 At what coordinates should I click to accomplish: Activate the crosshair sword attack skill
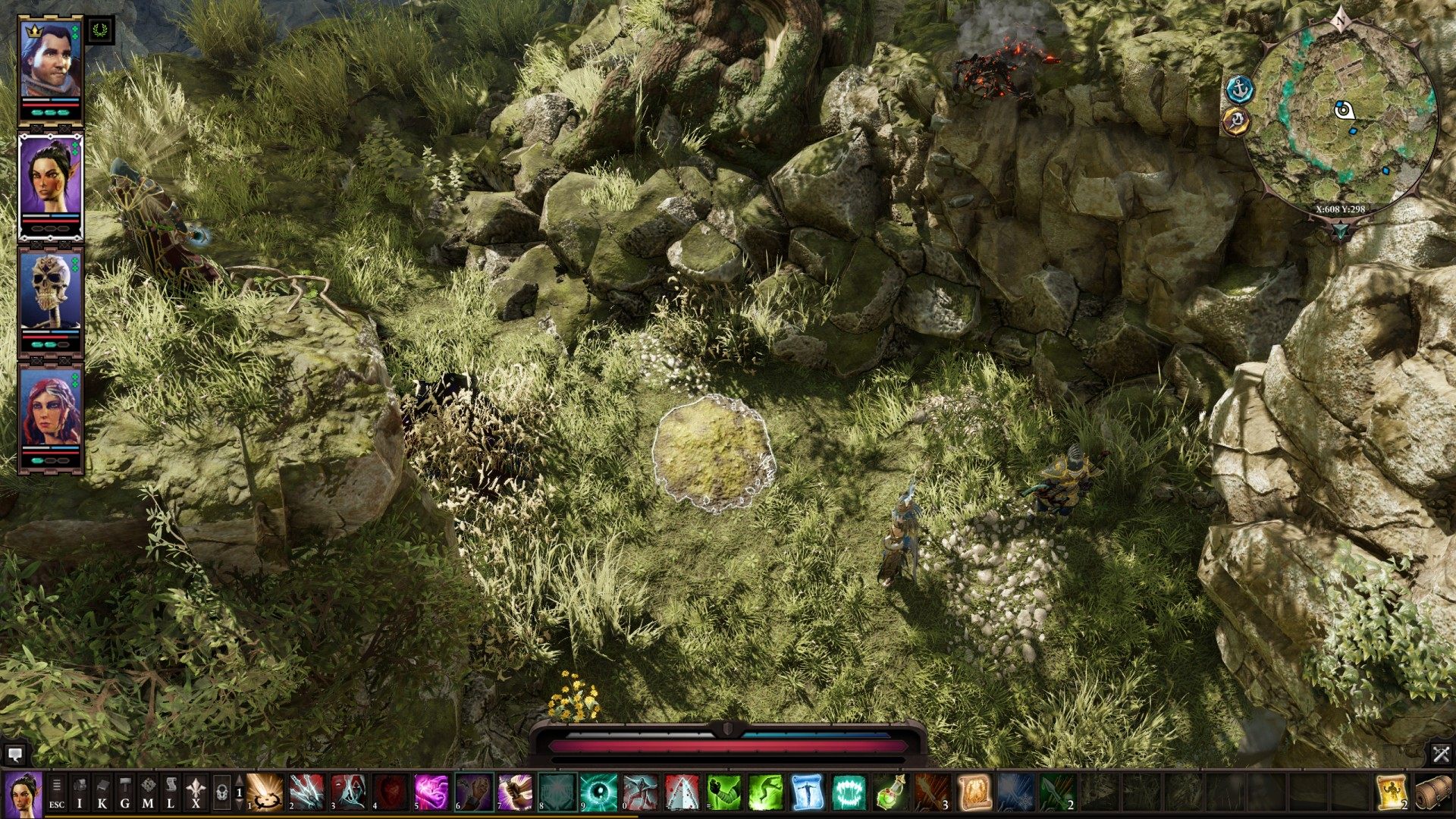tap(265, 792)
